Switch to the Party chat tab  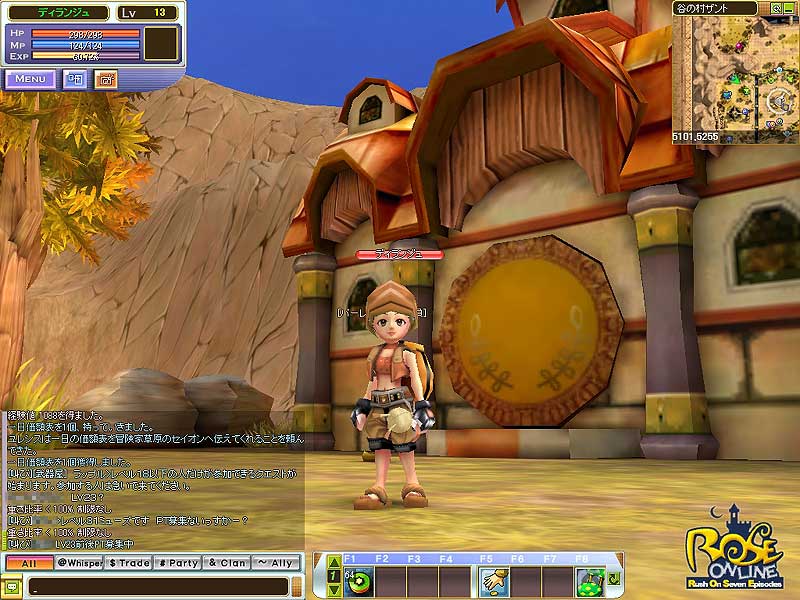[x=178, y=564]
